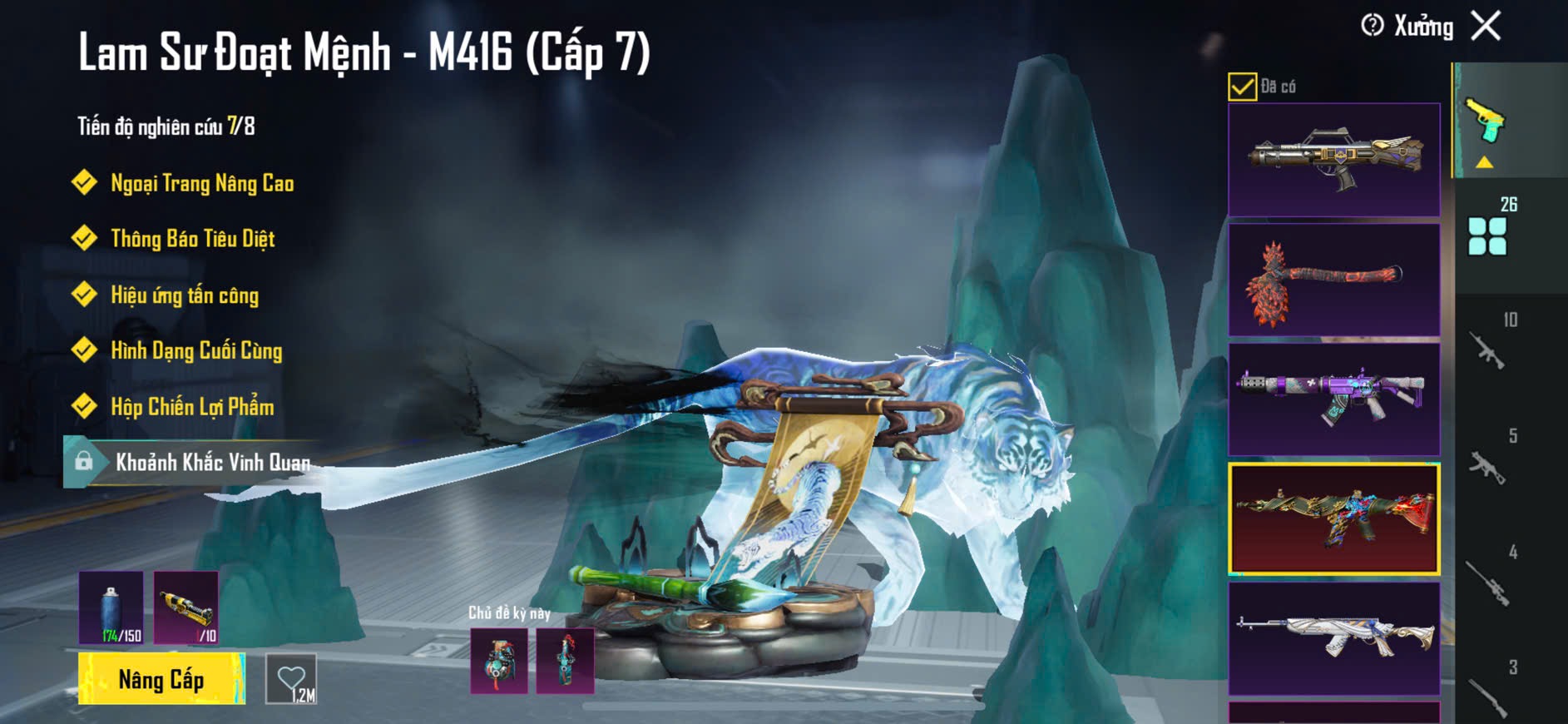Open the Xưởng help info
This screenshot has width=1568, height=724.
1373,26
